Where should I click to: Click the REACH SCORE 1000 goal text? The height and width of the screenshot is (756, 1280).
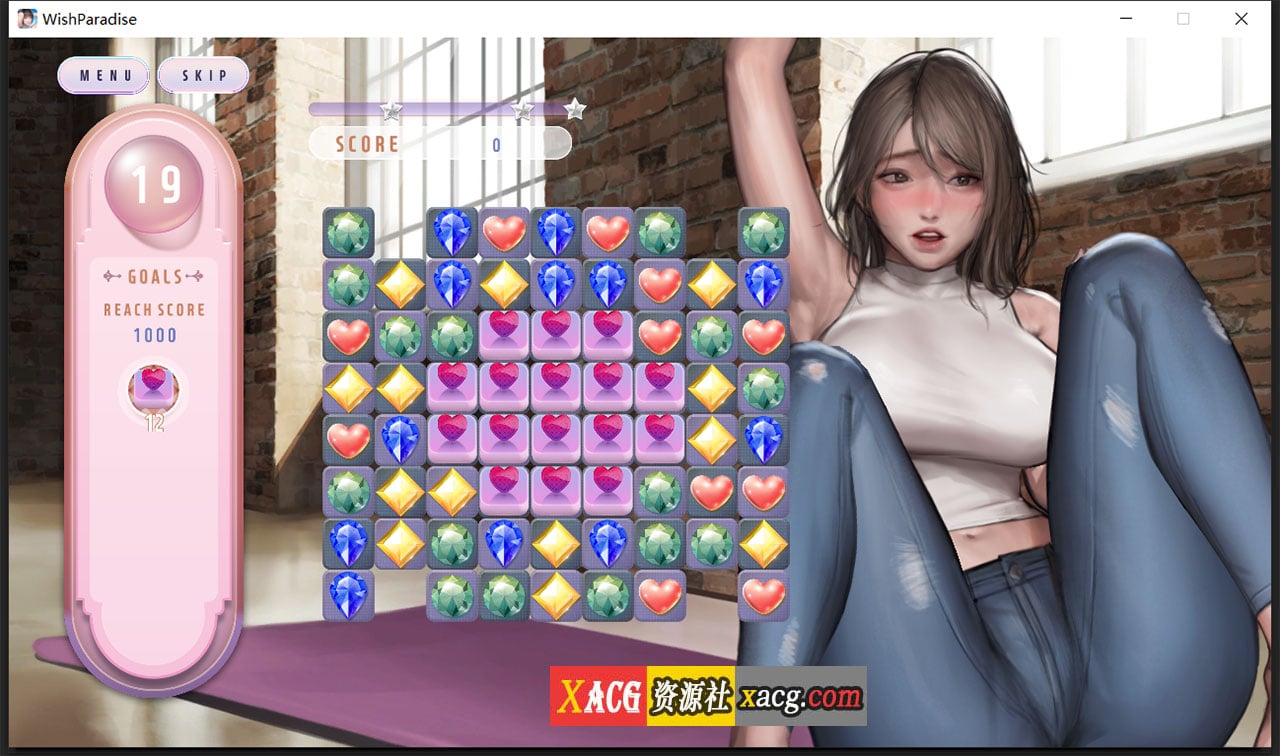pos(153,320)
